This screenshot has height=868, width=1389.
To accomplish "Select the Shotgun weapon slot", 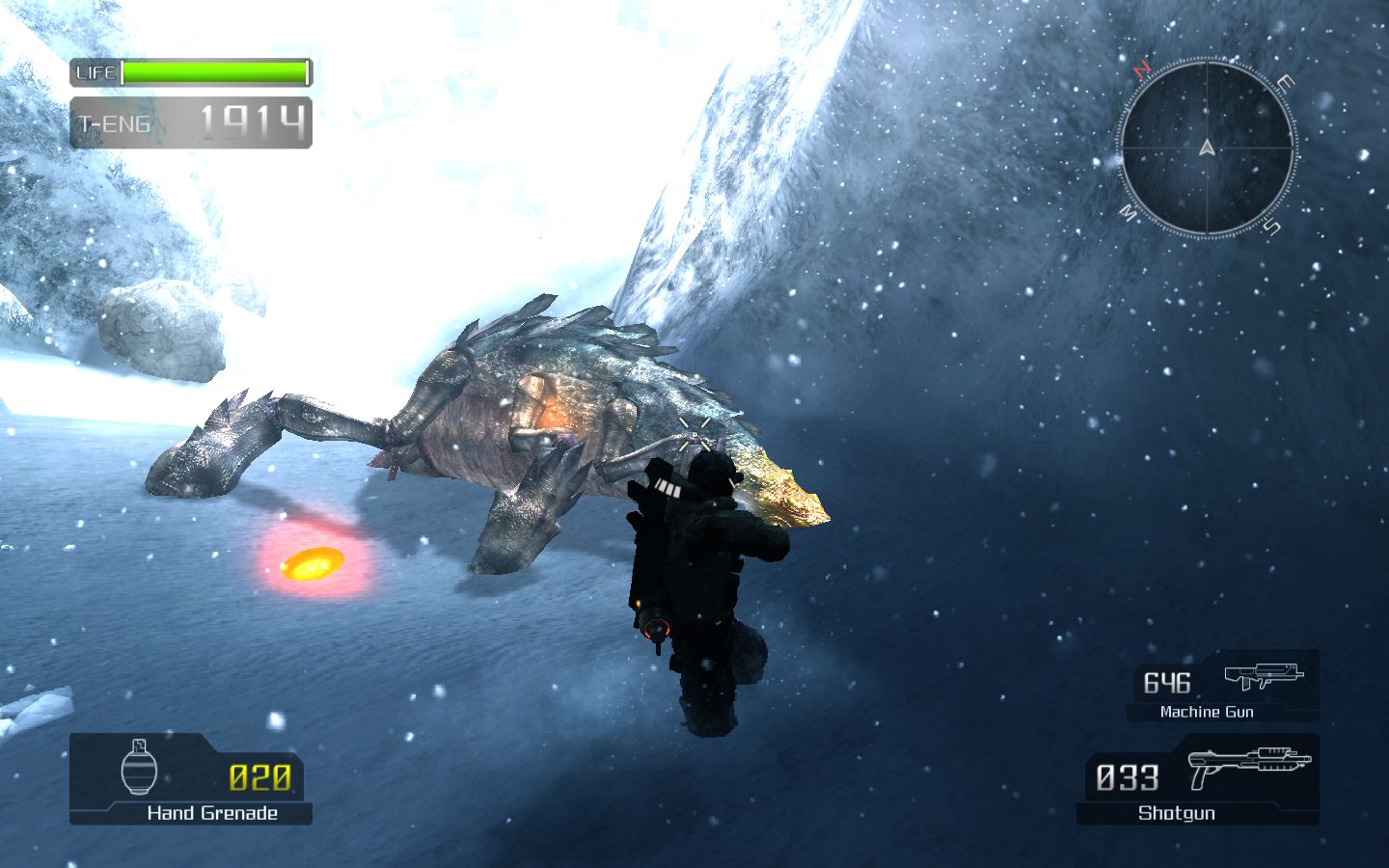I will click(1198, 779).
